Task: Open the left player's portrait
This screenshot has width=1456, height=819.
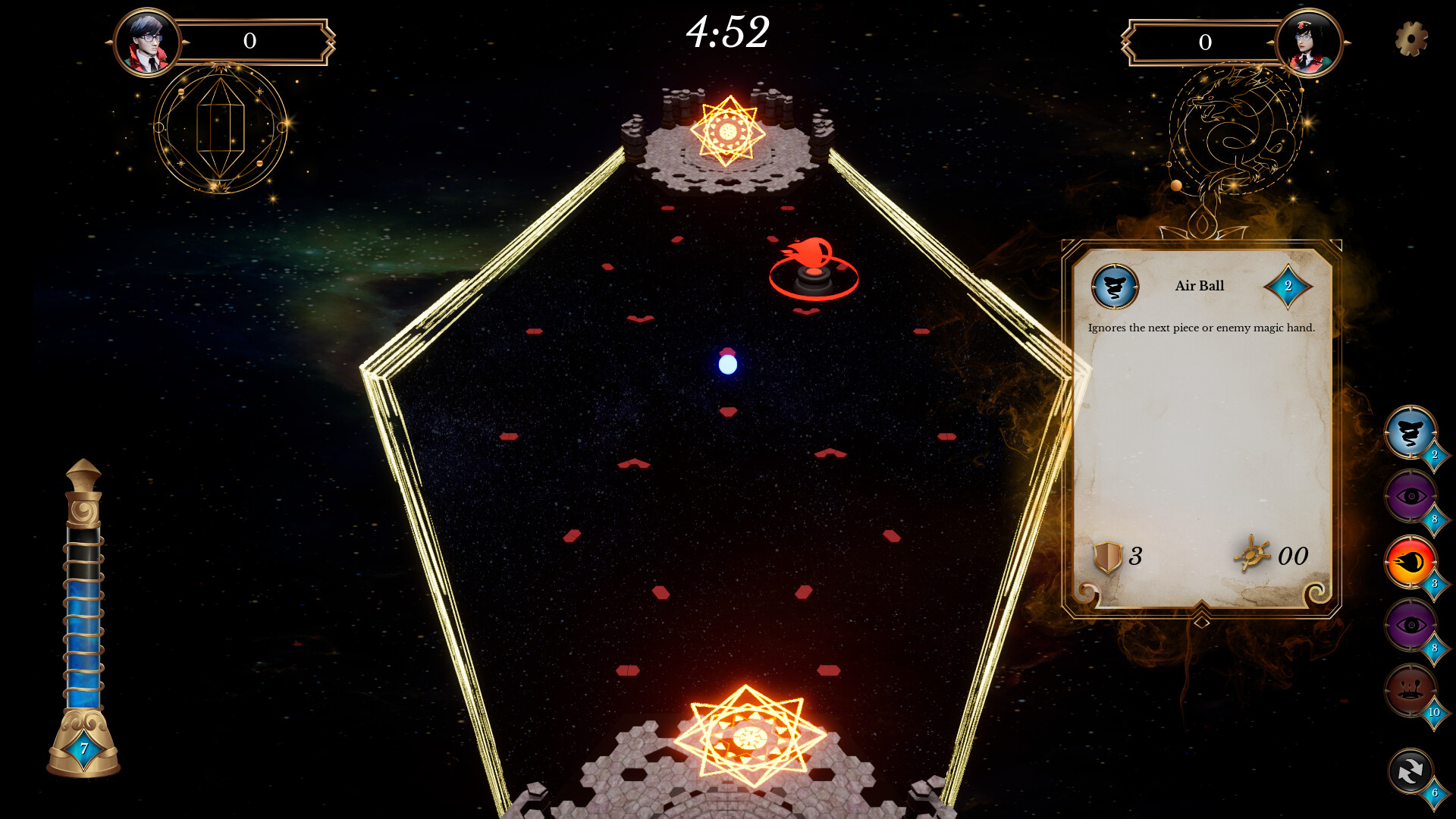Action: [148, 42]
